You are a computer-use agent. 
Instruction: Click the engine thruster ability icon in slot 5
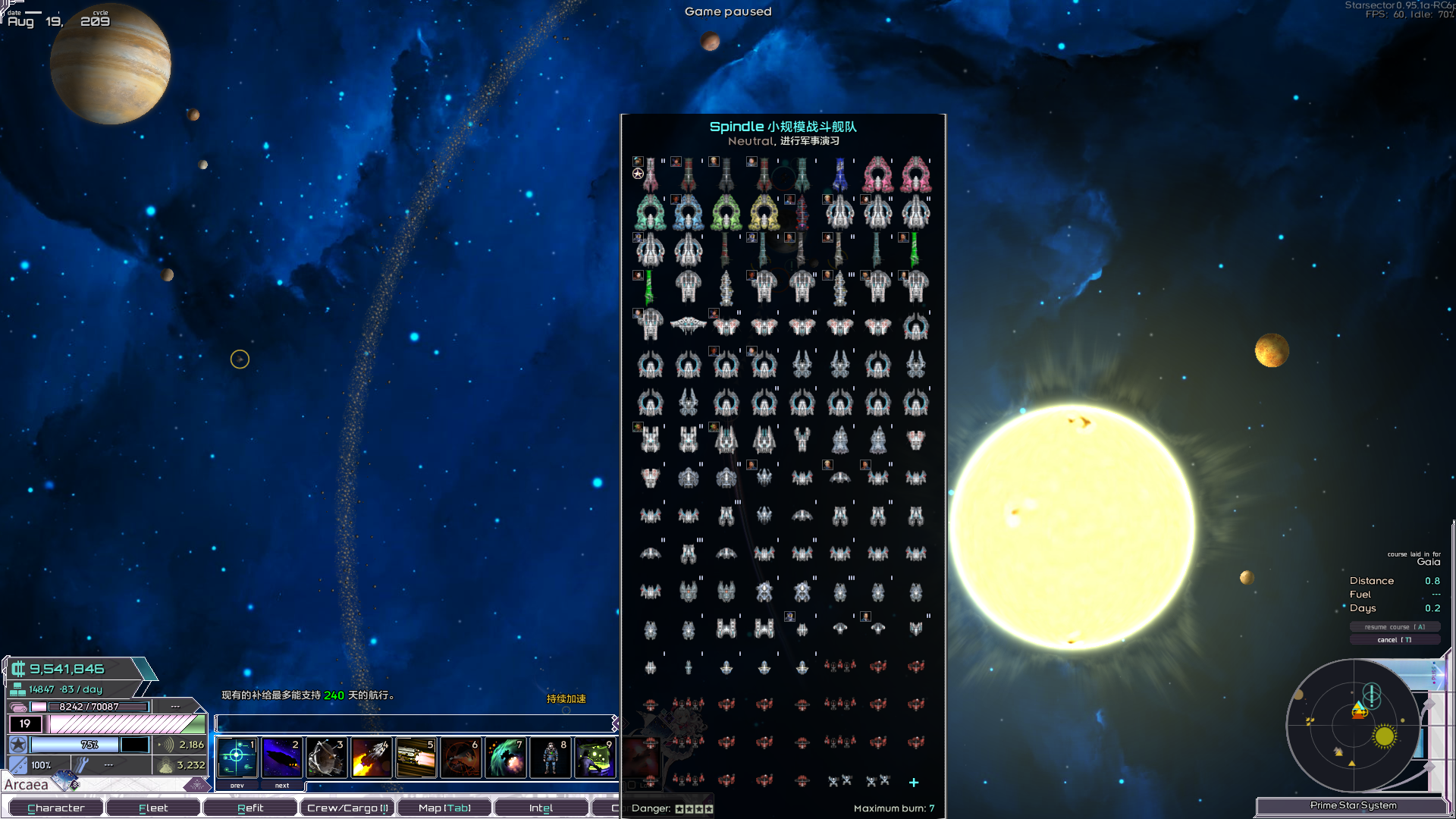(416, 756)
